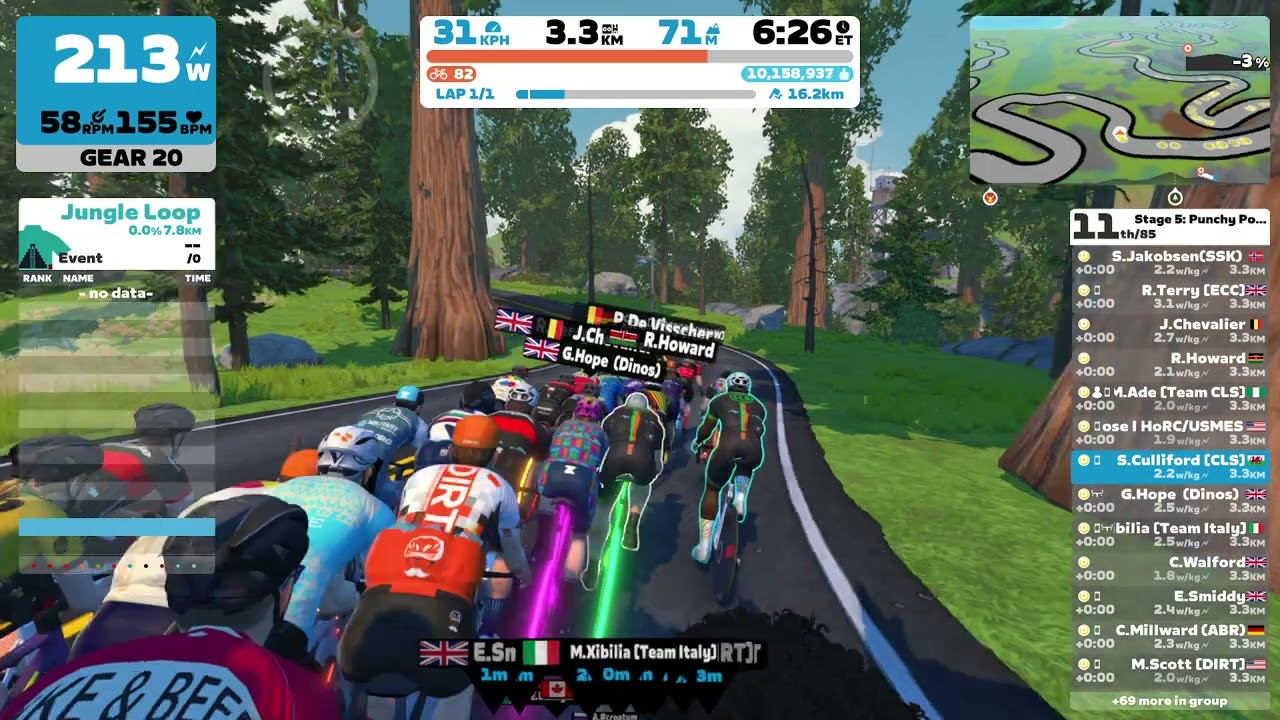Select the highlighted S.Culliford [CLS] row
This screenshot has width=1280, height=720.
coord(1170,467)
